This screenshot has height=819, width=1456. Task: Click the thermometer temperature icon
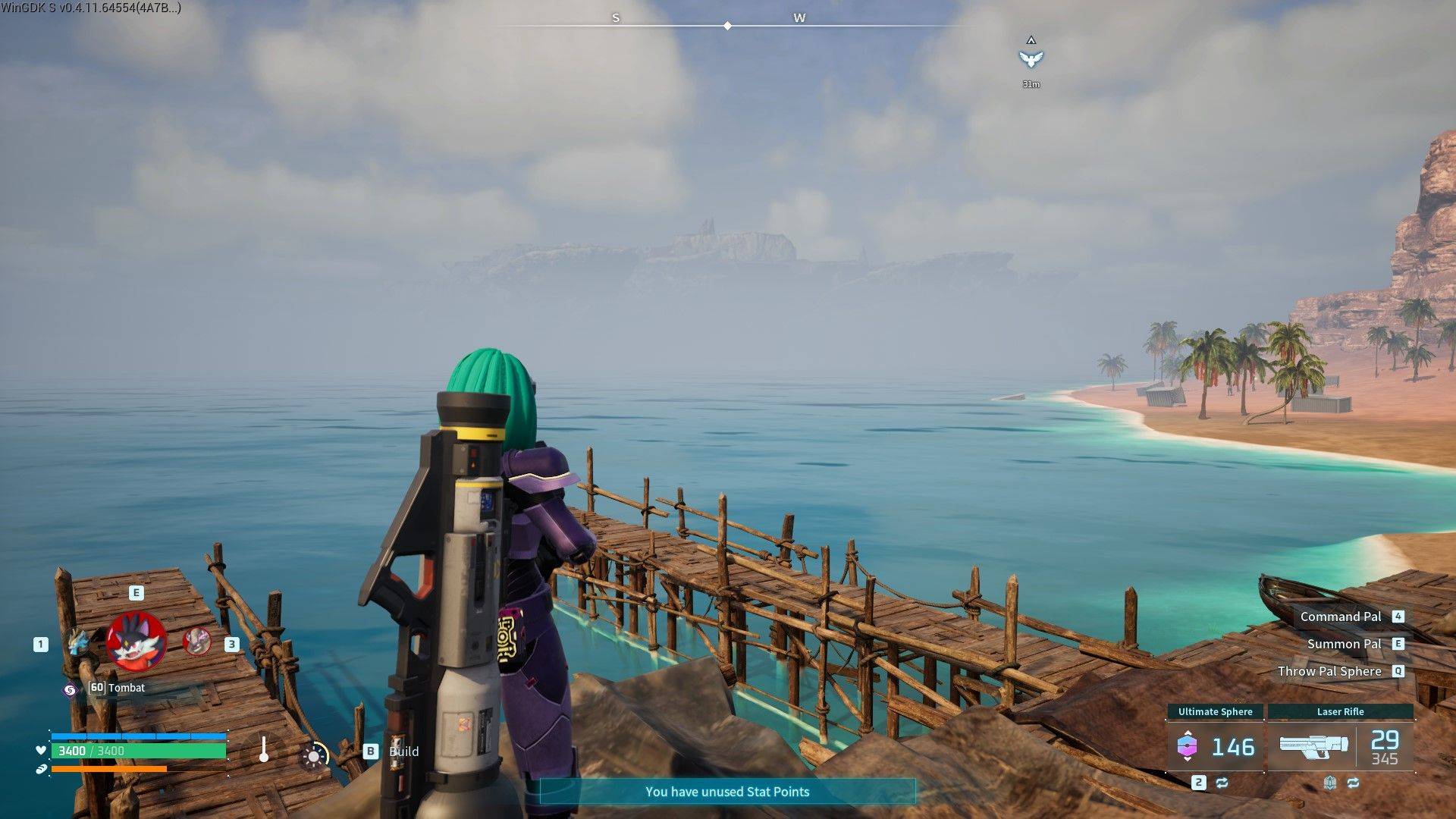tap(263, 749)
